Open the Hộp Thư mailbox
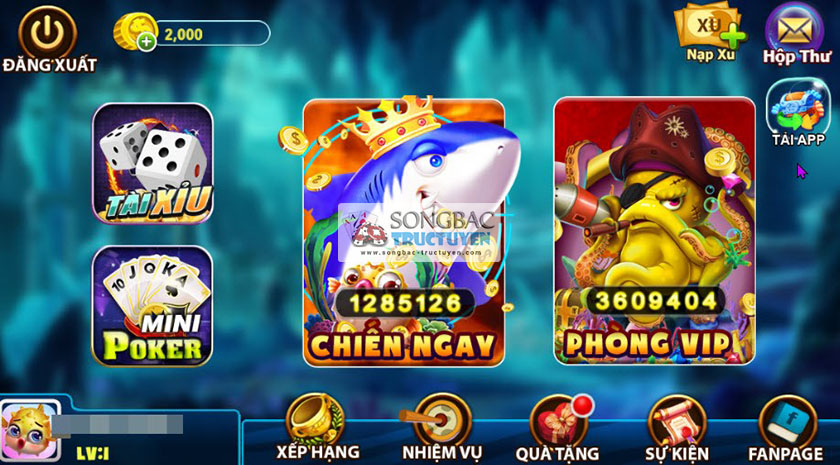The image size is (840, 465). click(796, 32)
